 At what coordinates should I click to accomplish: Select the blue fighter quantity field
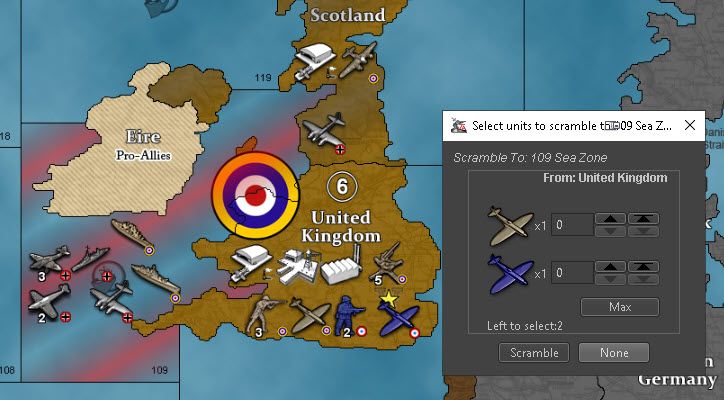pos(571,272)
